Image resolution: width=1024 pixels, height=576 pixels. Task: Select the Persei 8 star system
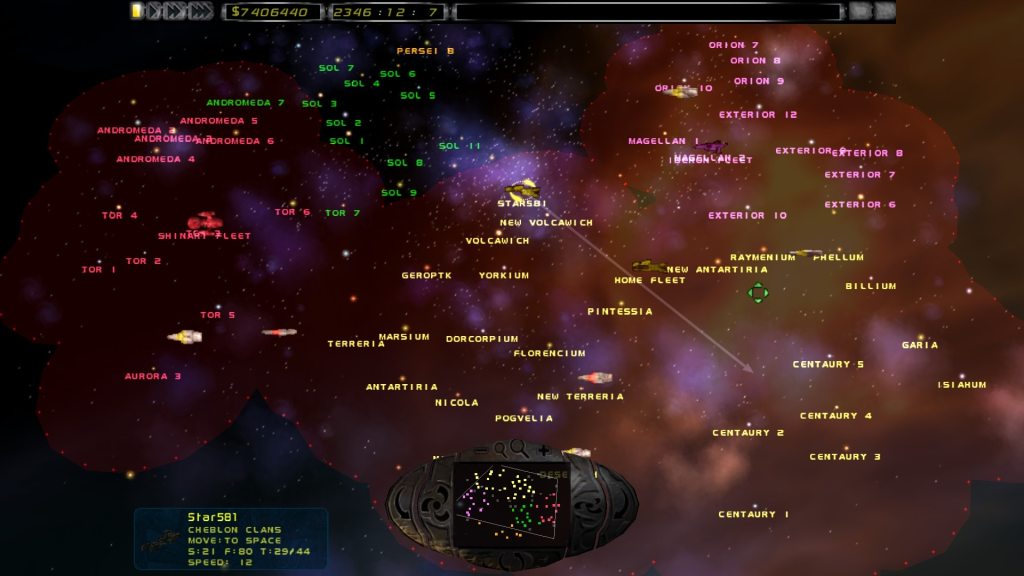point(425,50)
